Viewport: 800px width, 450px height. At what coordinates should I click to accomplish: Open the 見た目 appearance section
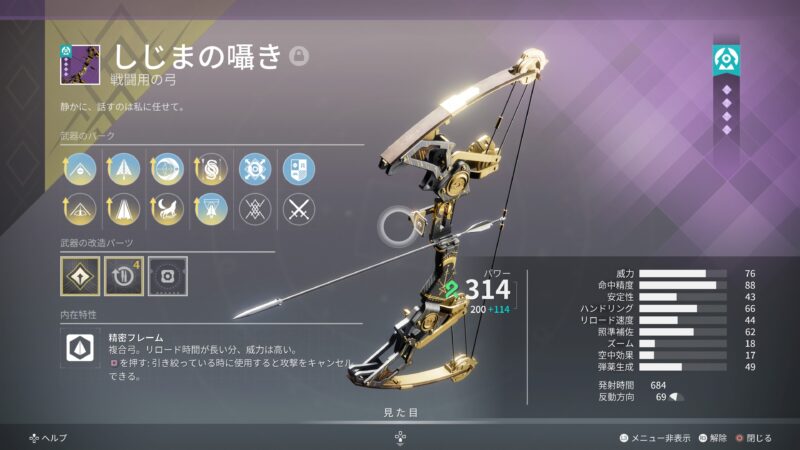point(400,411)
